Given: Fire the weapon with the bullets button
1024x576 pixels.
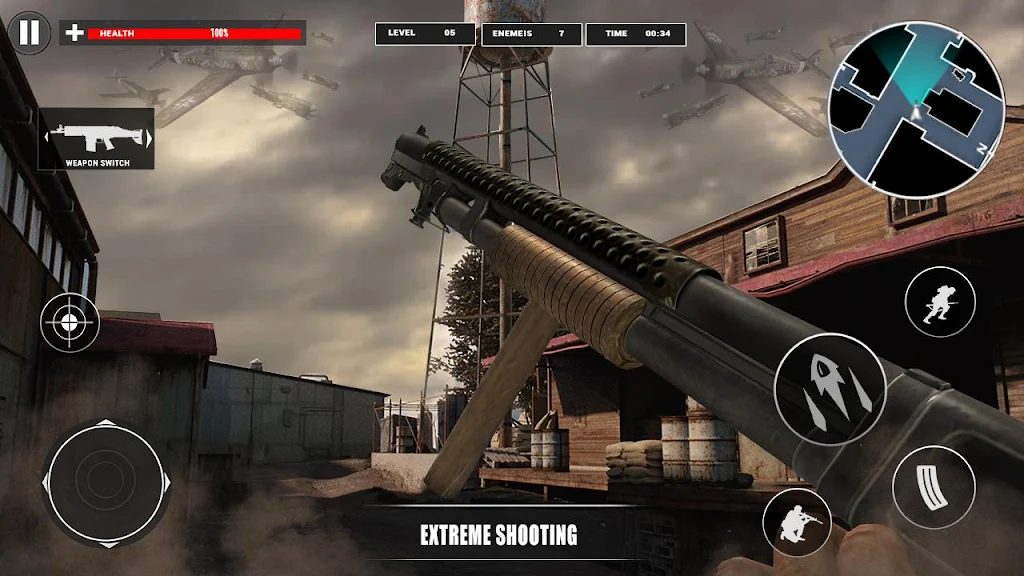Looking at the screenshot, I should coord(829,388).
